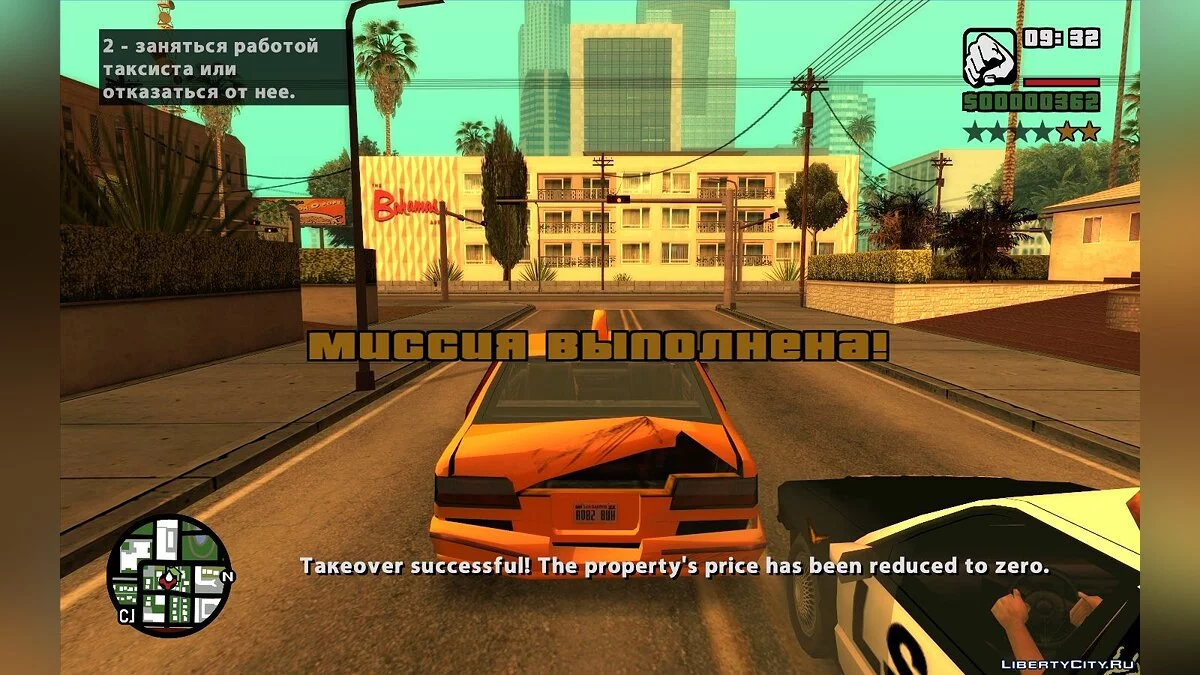Screen dimensions: 1200x675
Task: Open the circular radar minimap
Action: 169,576
